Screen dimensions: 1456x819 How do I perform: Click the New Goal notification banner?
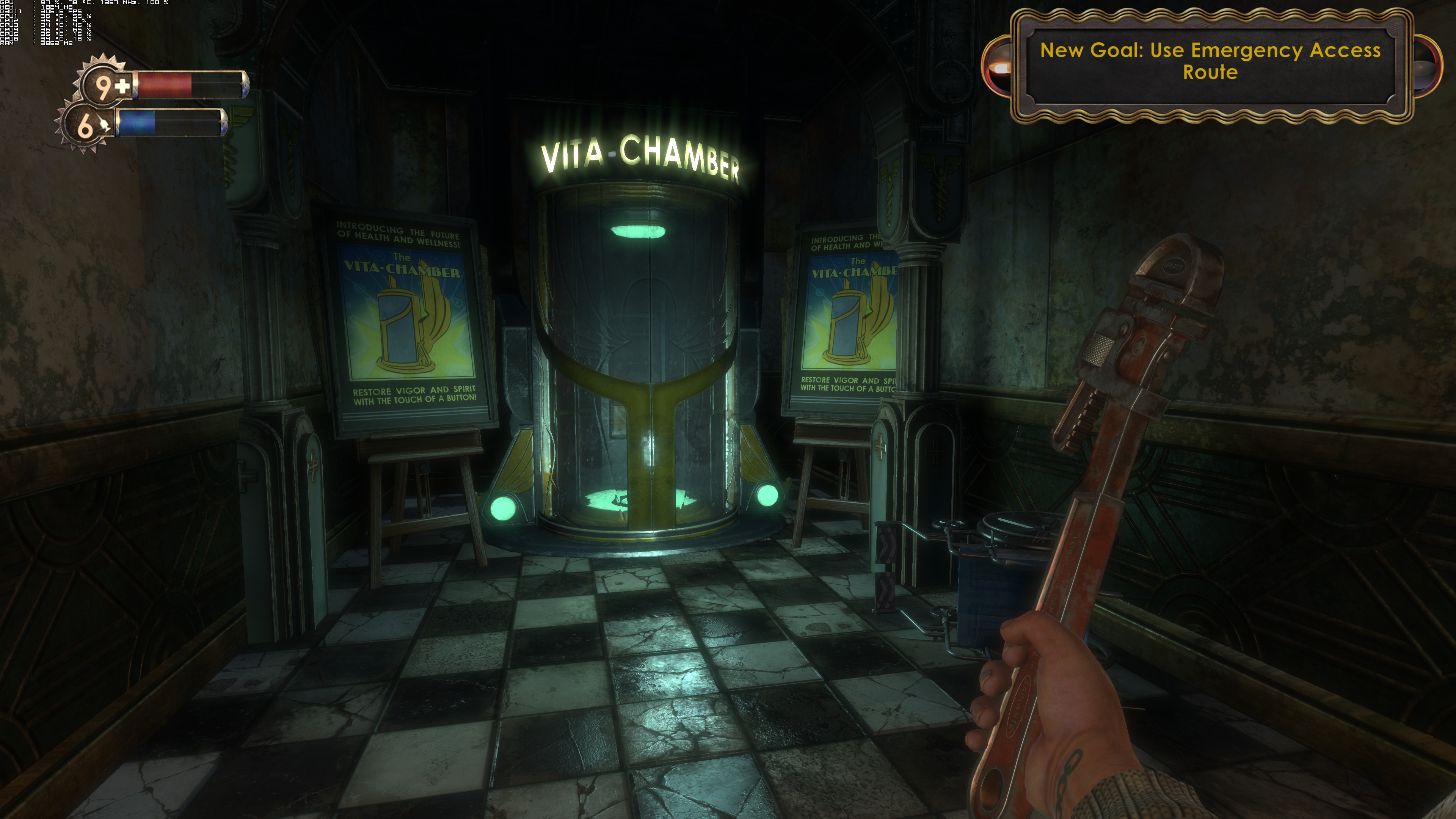tap(1210, 61)
